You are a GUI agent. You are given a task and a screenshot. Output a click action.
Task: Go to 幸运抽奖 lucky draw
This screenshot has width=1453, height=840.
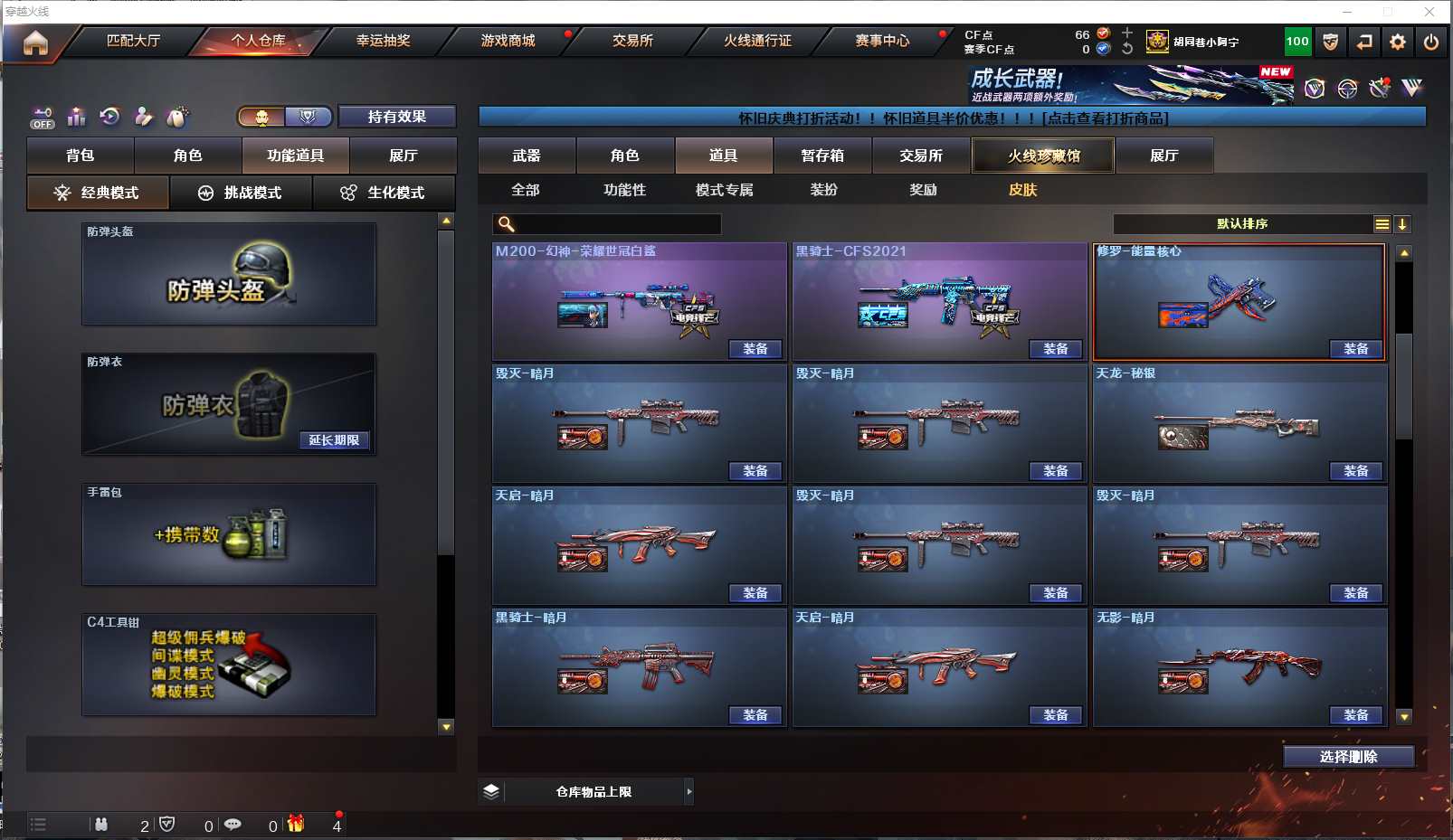383,41
